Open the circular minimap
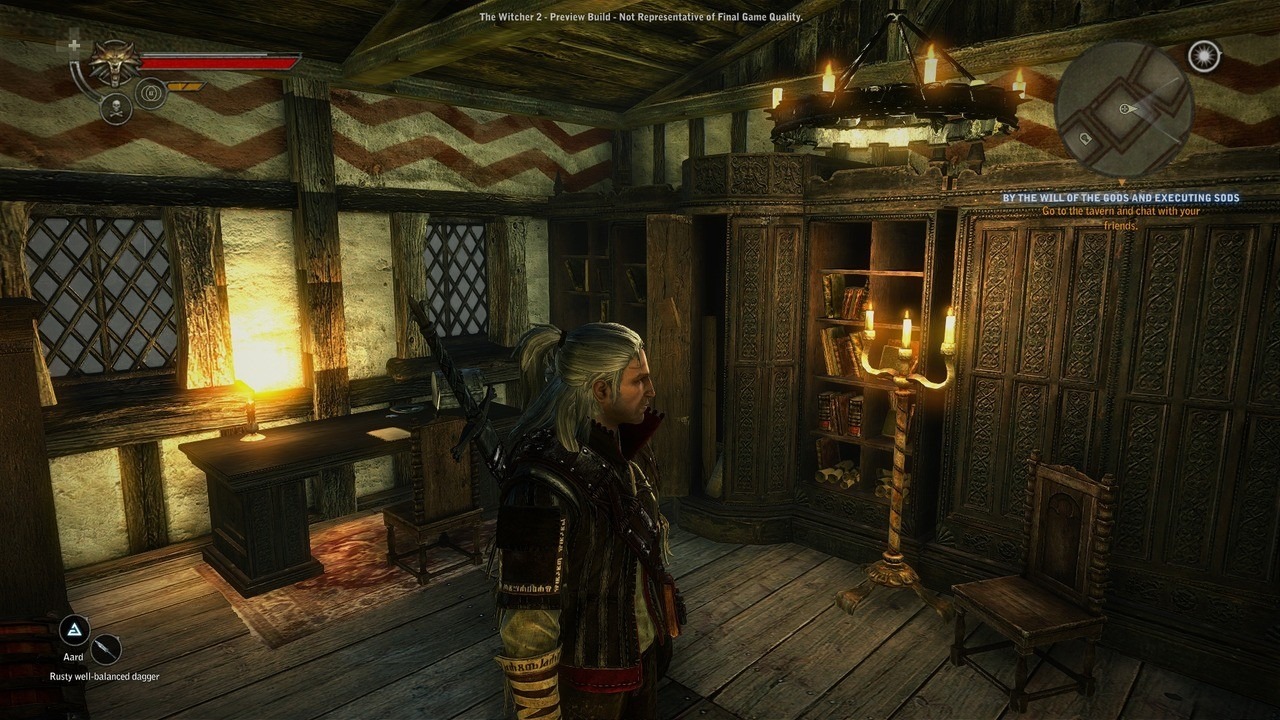This screenshot has height=720, width=1280. point(1124,110)
